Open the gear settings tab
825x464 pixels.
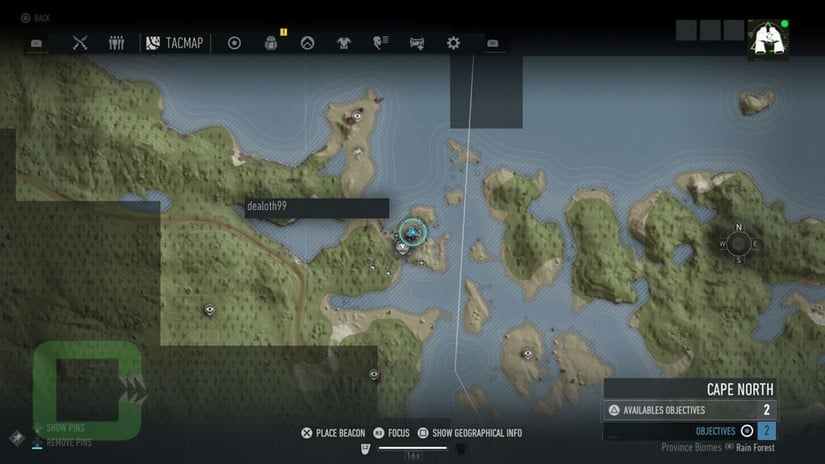pos(453,43)
